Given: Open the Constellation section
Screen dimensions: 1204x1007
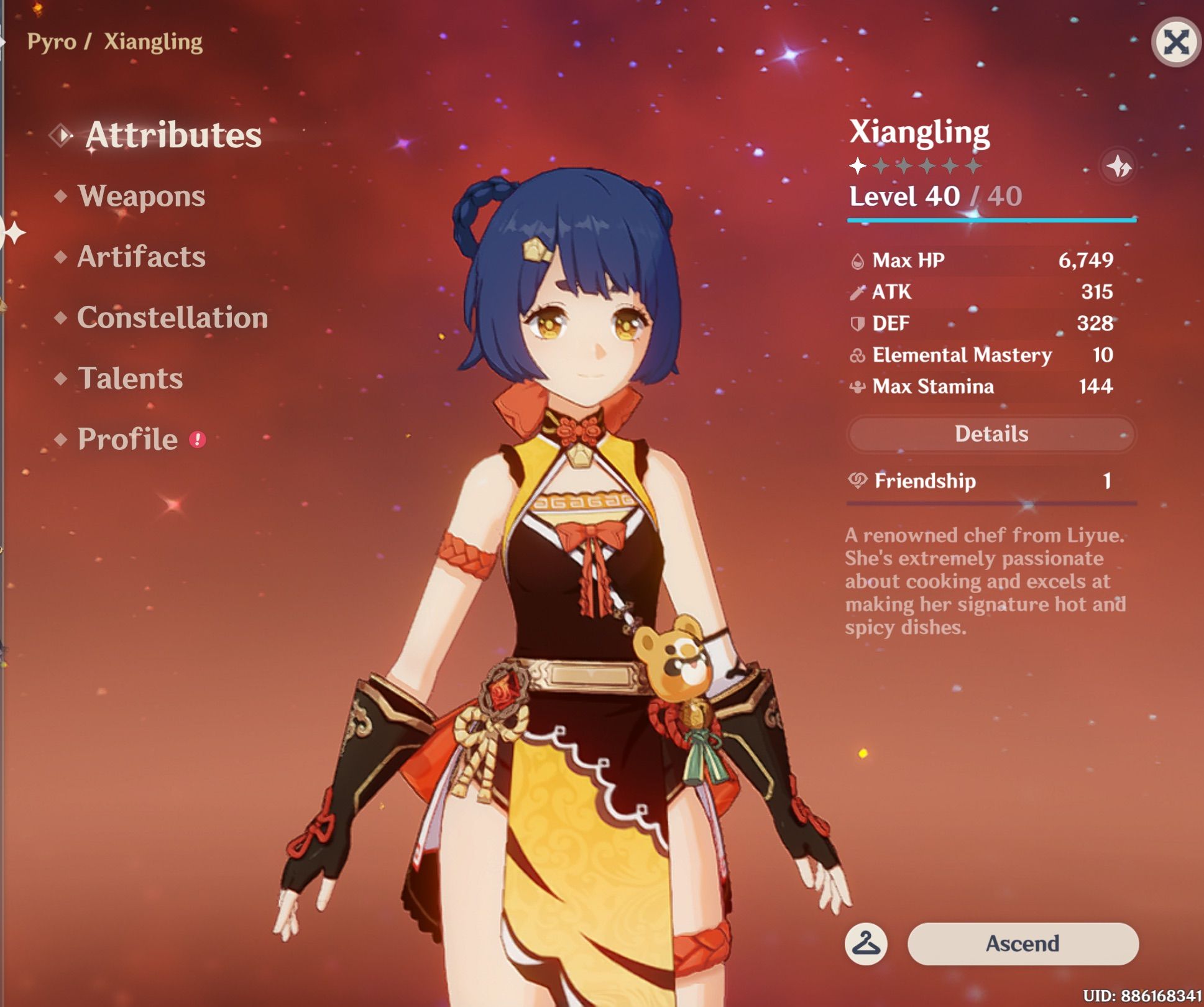Looking at the screenshot, I should pyautogui.click(x=173, y=318).
